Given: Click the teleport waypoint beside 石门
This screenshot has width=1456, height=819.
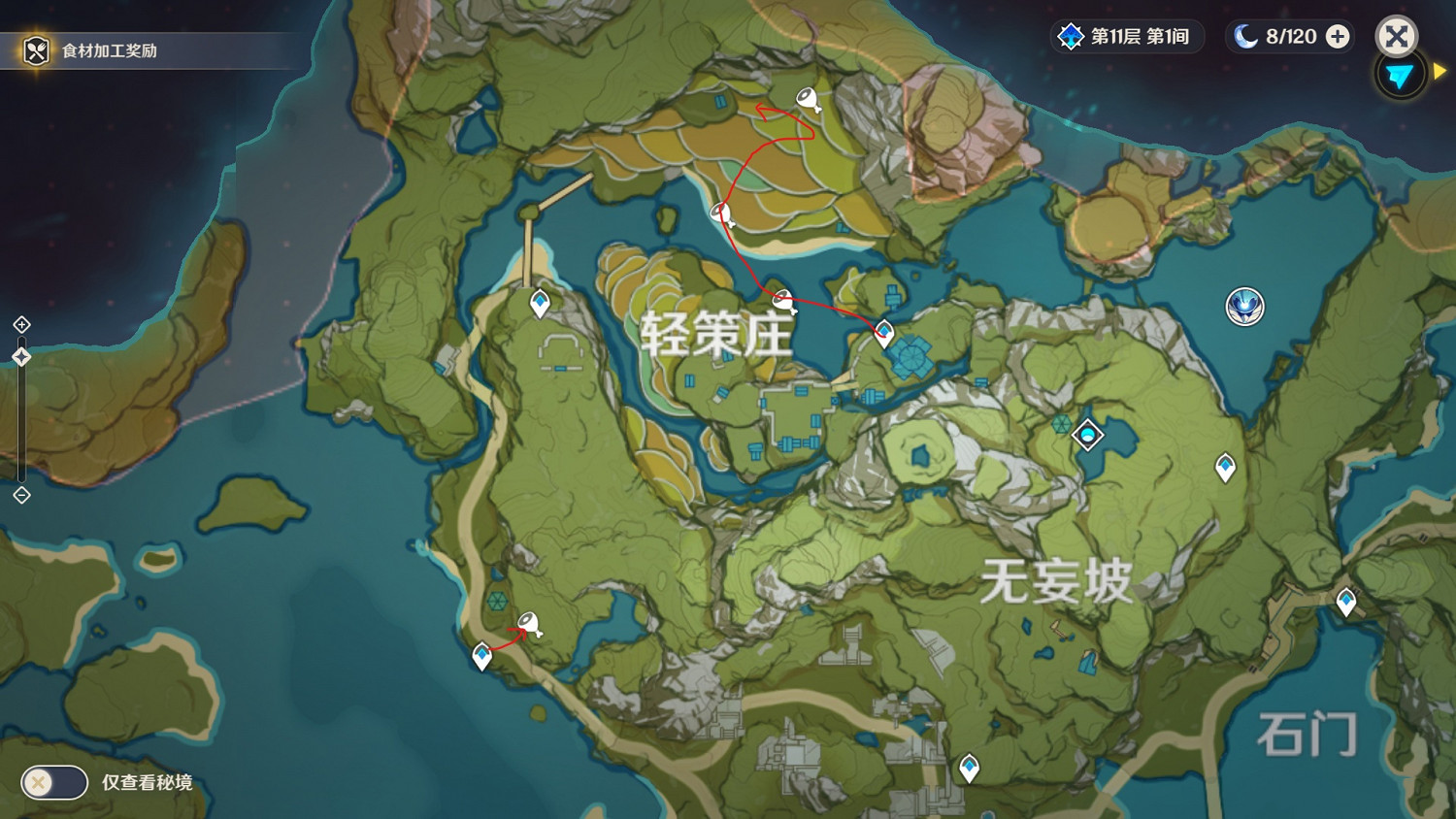Looking at the screenshot, I should point(1346,601).
